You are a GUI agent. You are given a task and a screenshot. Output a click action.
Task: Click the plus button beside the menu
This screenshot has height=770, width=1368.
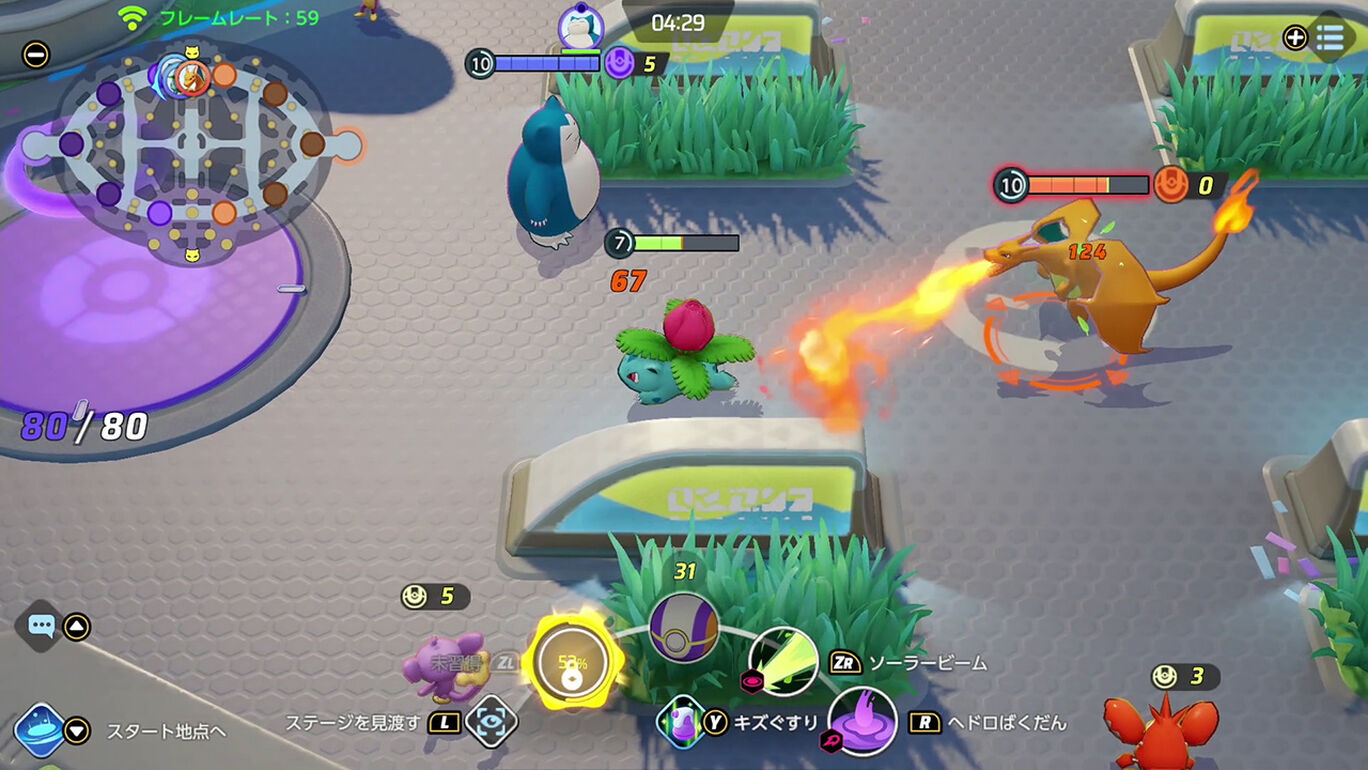click(1295, 38)
